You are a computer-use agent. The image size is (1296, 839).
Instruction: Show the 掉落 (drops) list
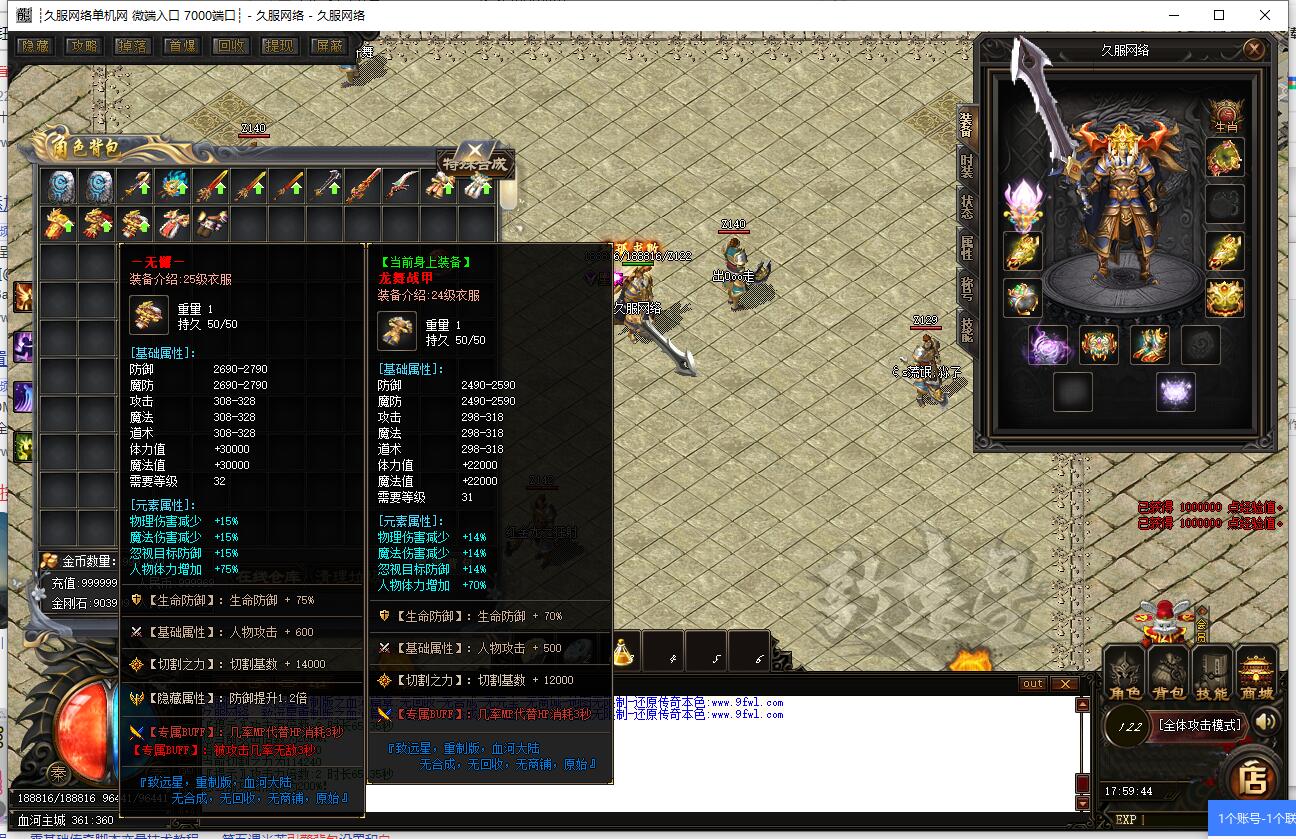133,46
